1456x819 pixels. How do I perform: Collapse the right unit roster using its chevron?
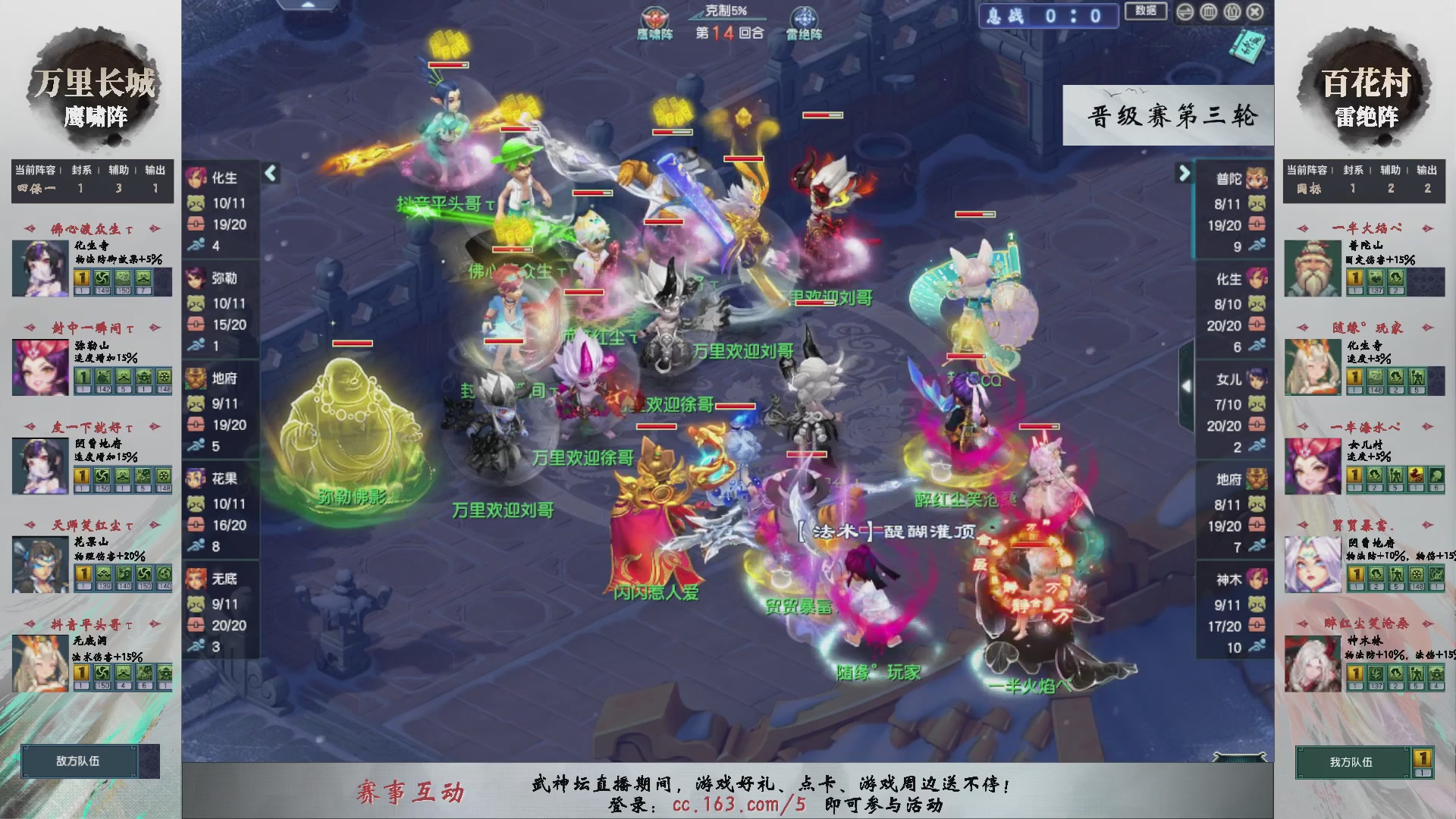(1185, 173)
